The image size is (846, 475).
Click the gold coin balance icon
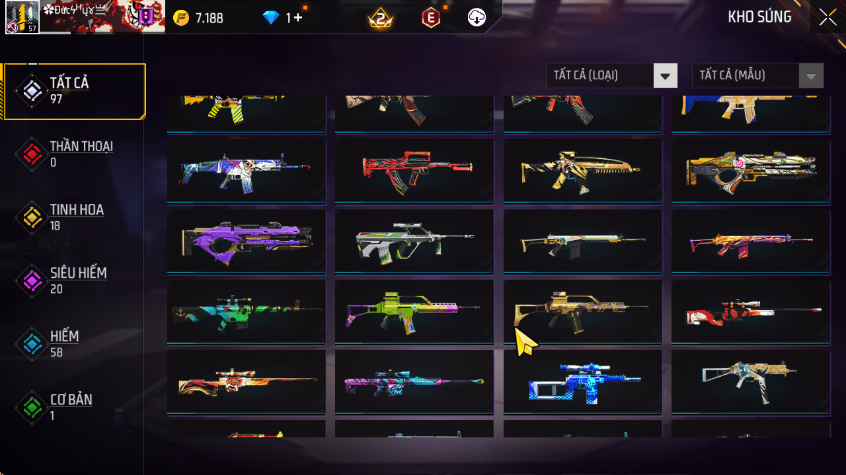(x=181, y=18)
